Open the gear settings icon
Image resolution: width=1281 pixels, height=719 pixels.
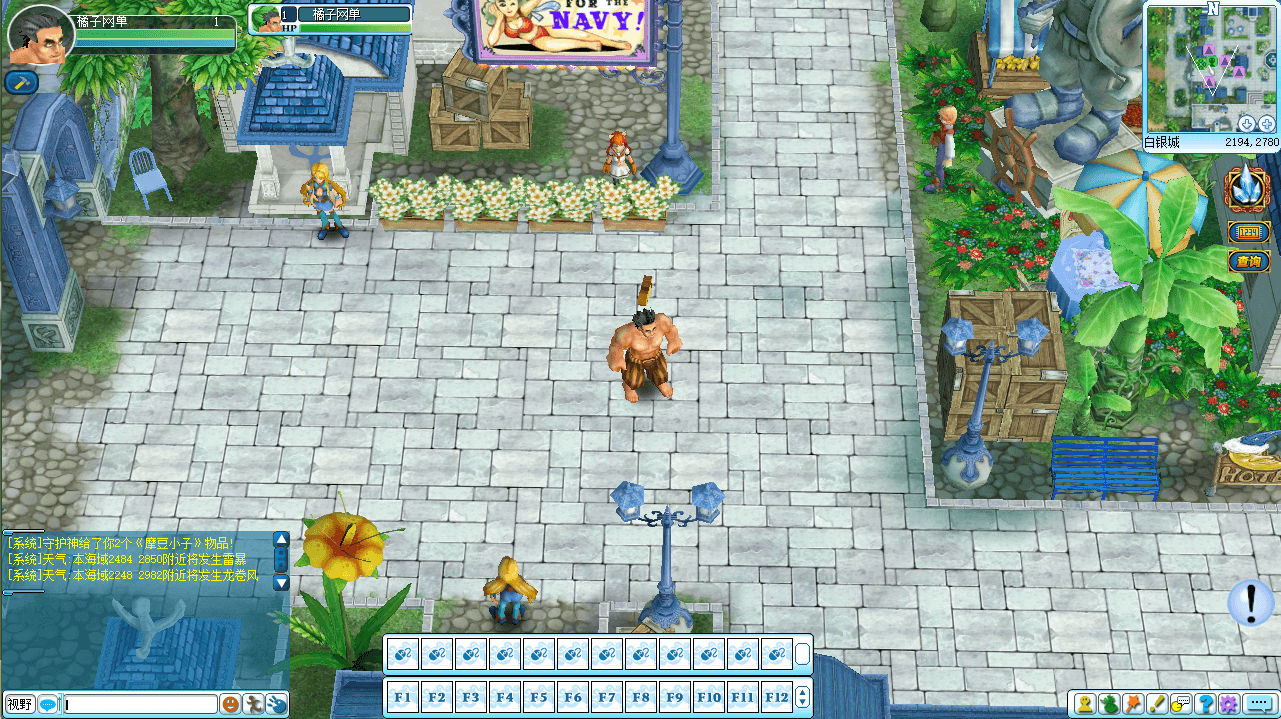click(x=1229, y=704)
